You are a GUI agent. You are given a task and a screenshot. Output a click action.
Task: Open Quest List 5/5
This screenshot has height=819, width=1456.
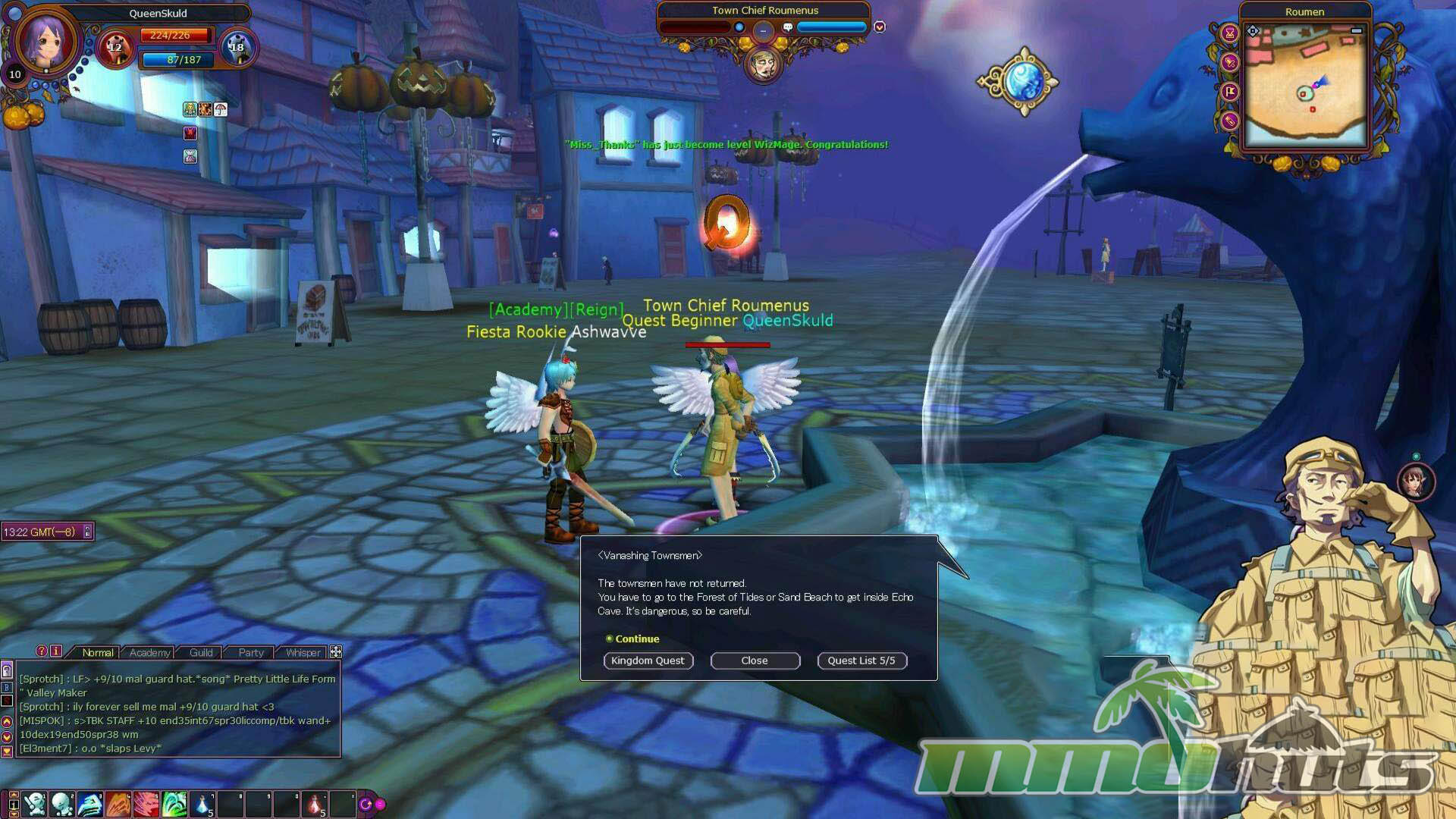[x=861, y=661]
